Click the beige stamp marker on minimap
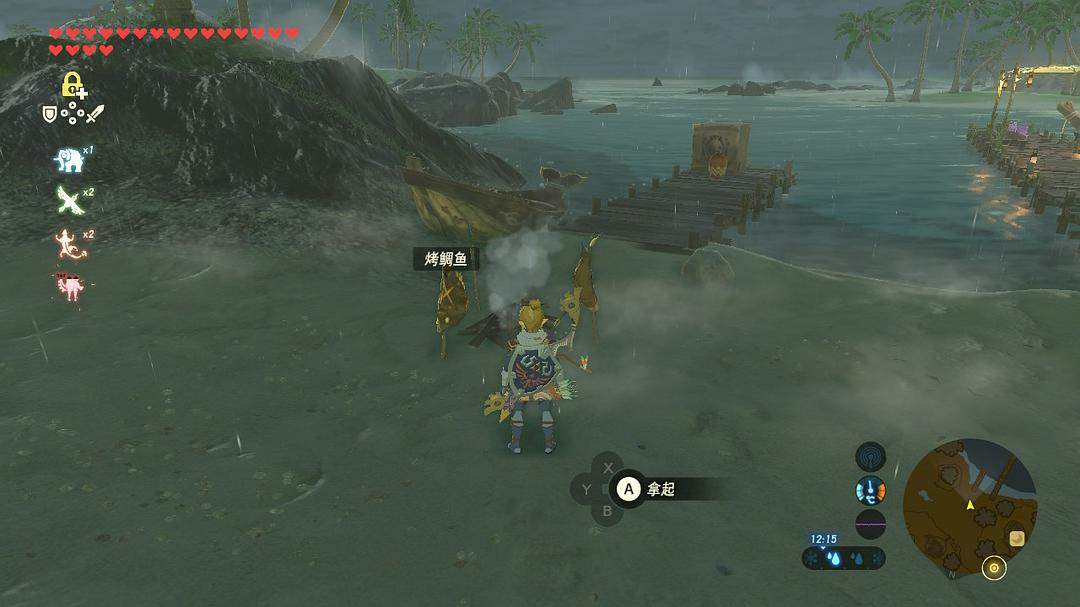This screenshot has height=607, width=1080. coord(1017,538)
